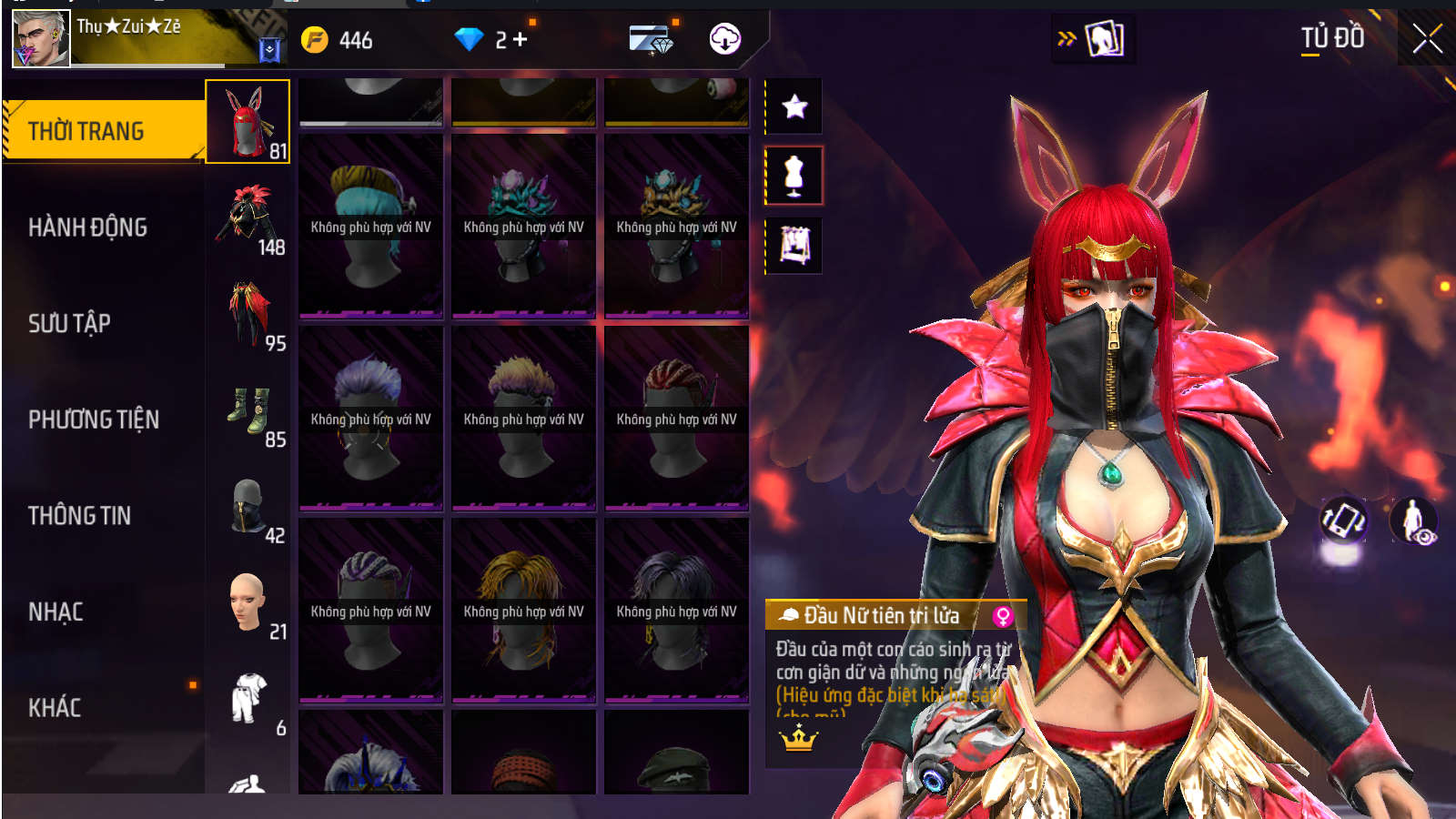The image size is (1456, 819).
Task: Click the player avatar portrait
Action: (x=41, y=38)
